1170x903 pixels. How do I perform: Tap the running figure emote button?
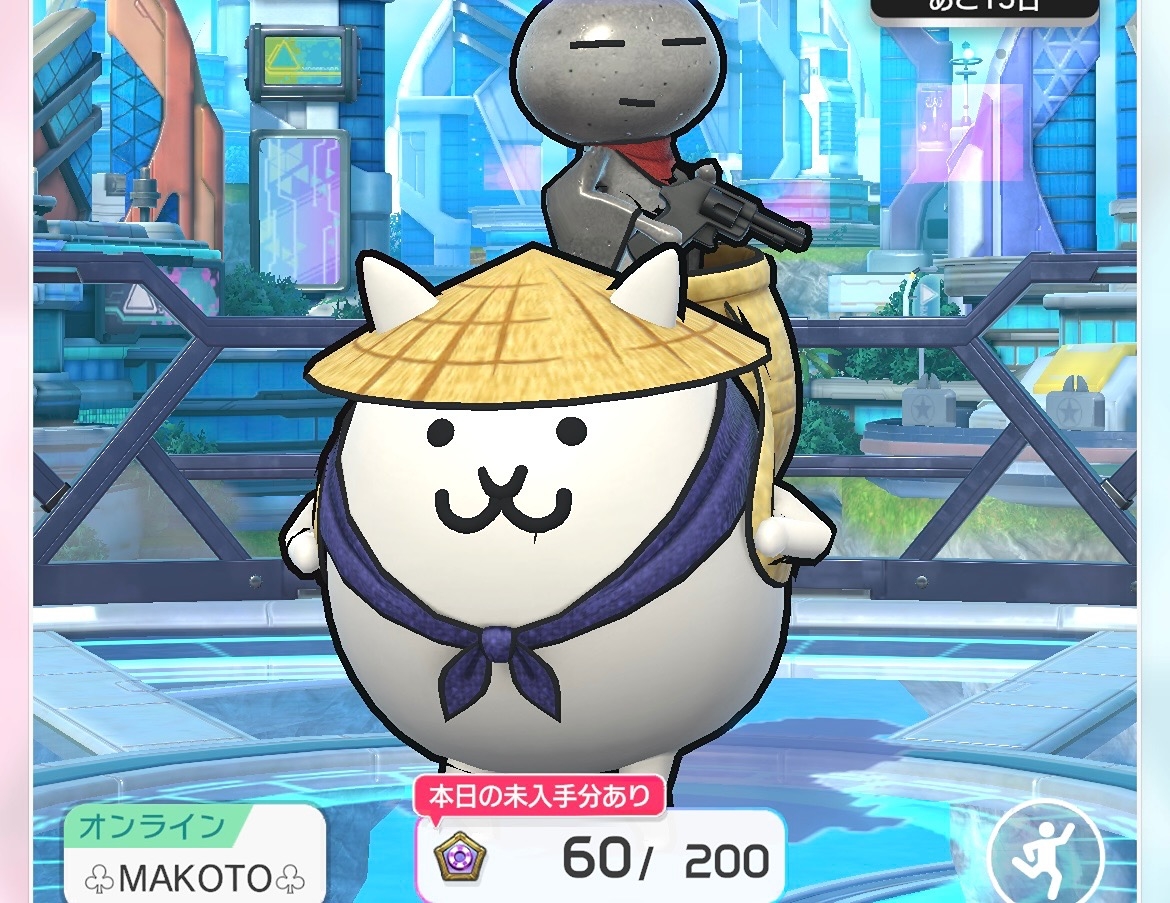coord(1046,856)
